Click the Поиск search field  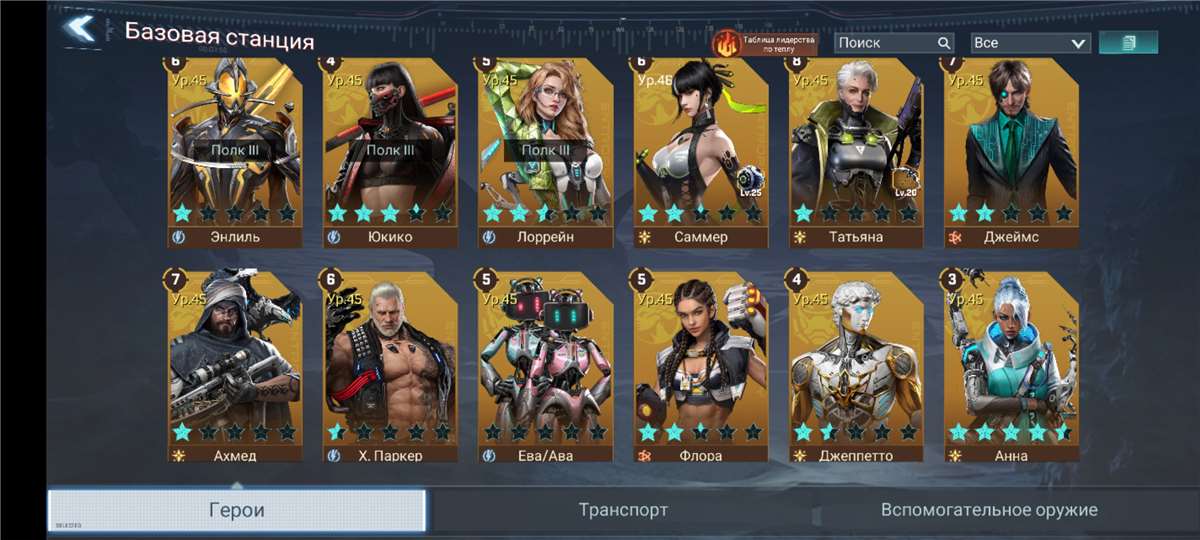tap(886, 43)
